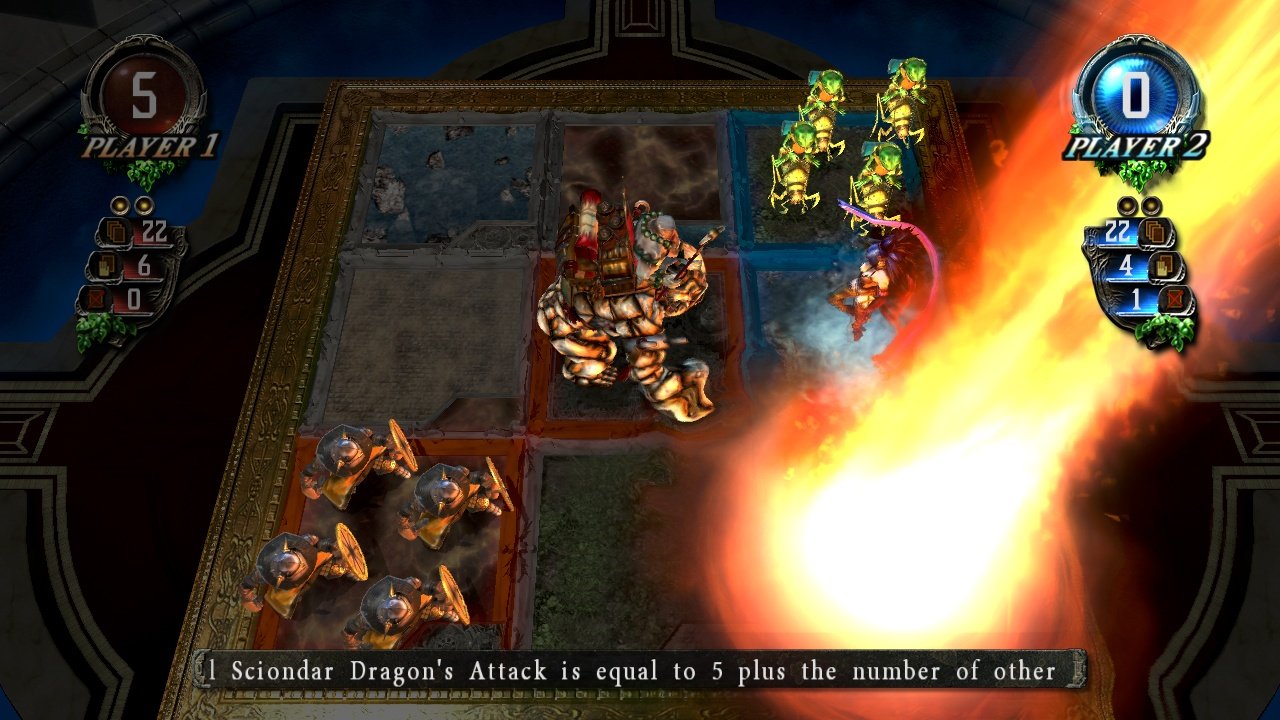Toggle Player 2's left mana orb
The width and height of the screenshot is (1280, 720).
[1126, 205]
